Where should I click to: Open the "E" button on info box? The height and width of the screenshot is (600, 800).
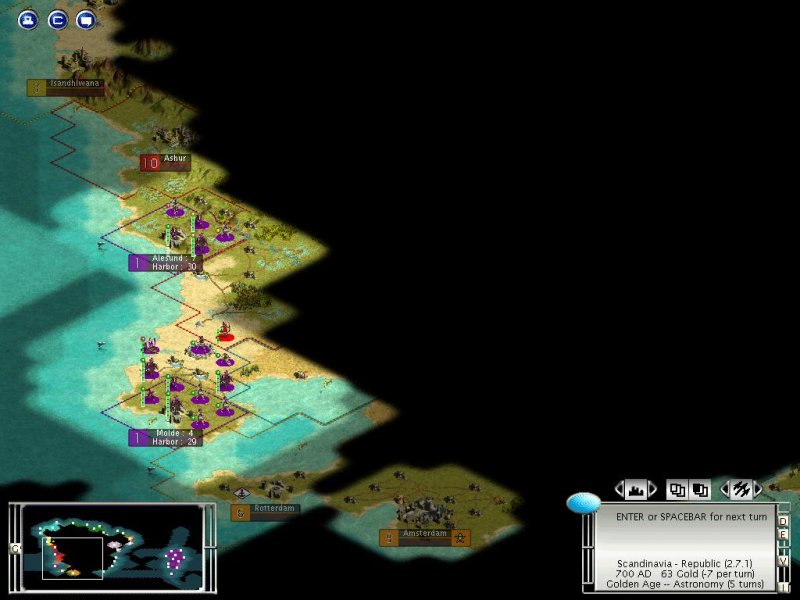point(783,534)
